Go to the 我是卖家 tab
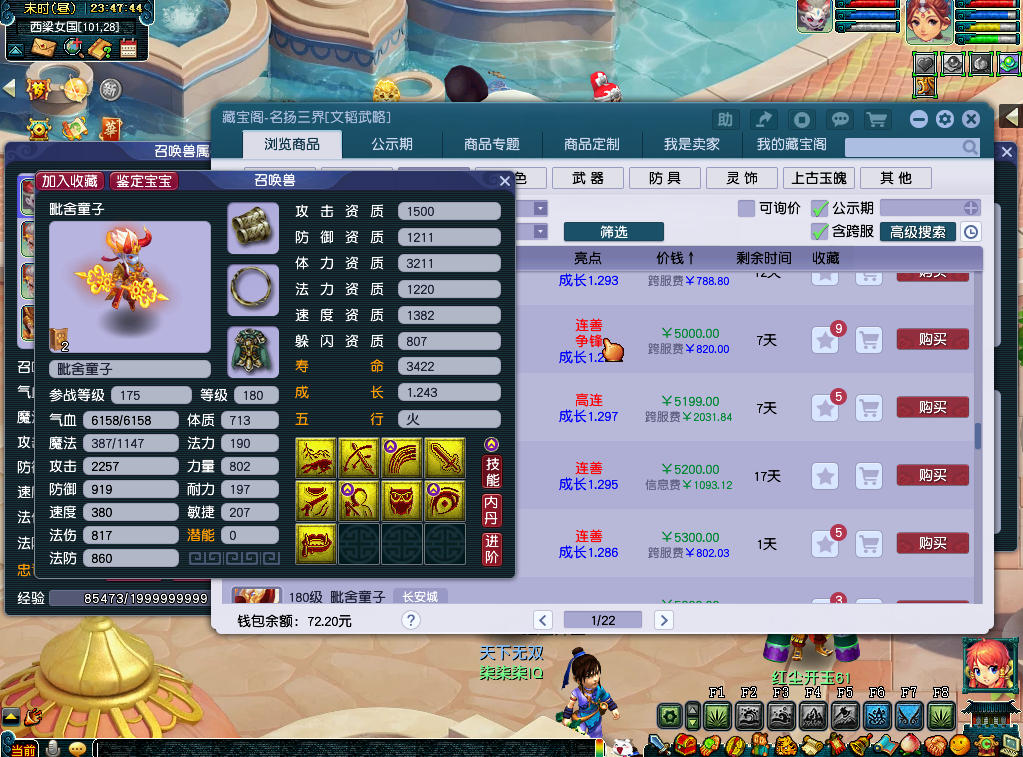 [x=692, y=144]
